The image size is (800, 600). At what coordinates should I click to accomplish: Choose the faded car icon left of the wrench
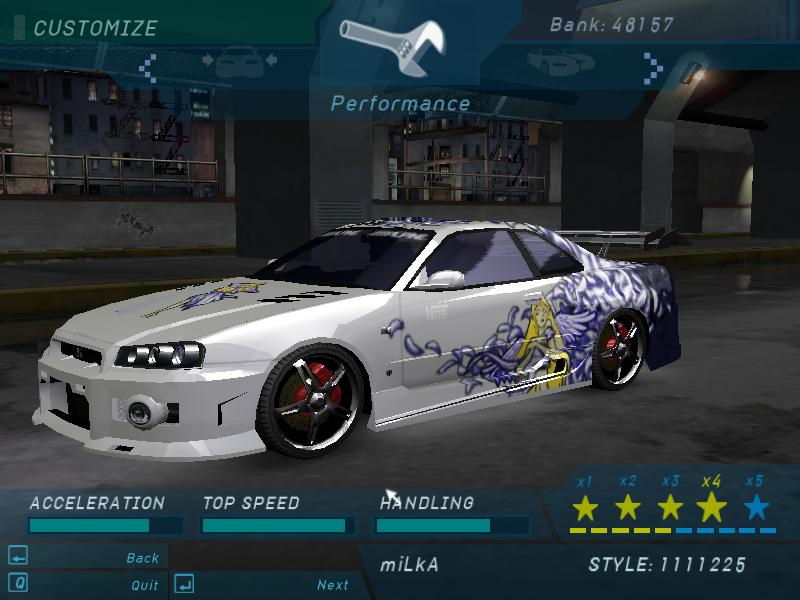tap(239, 62)
